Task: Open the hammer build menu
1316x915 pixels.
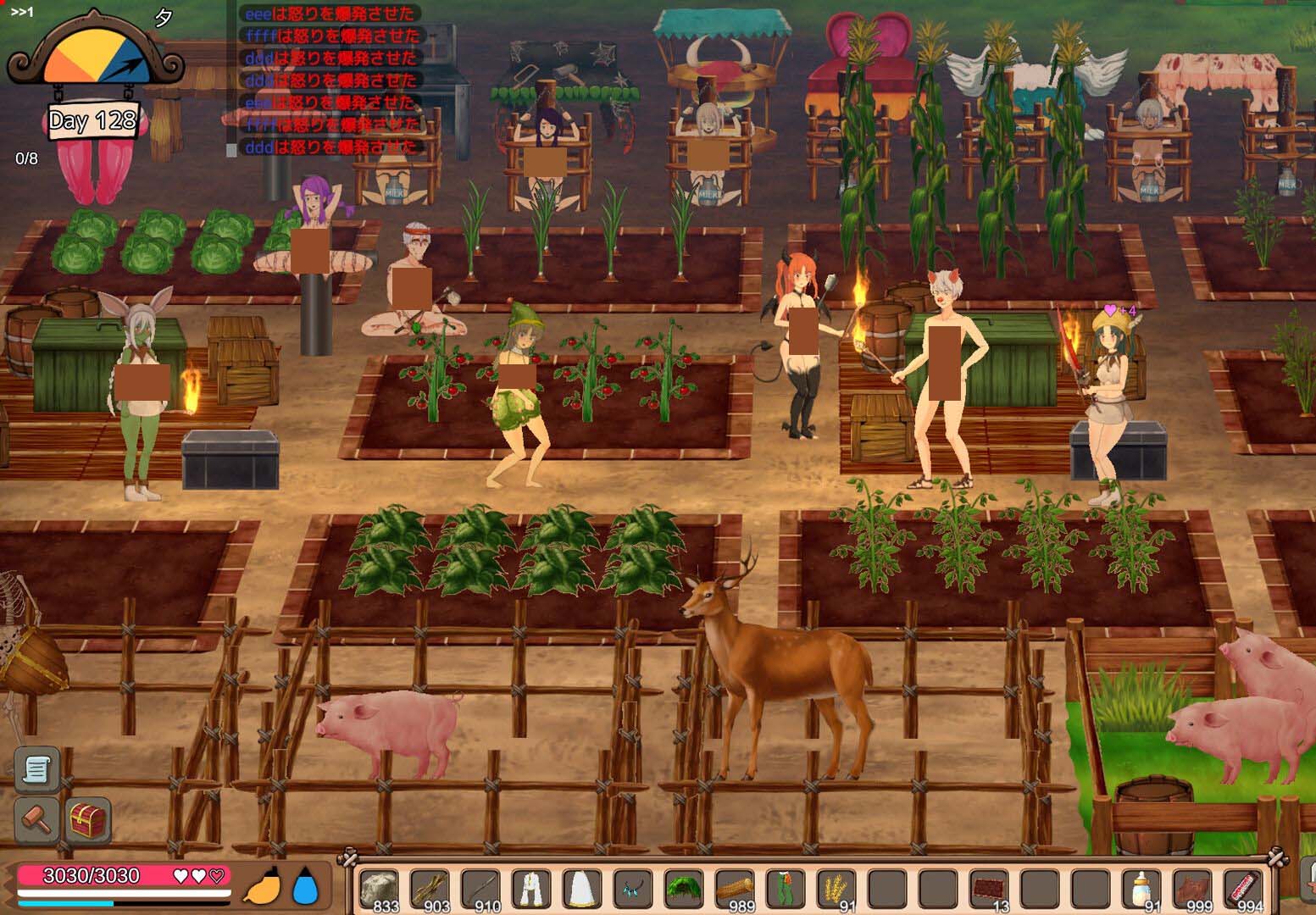Action: (x=36, y=819)
